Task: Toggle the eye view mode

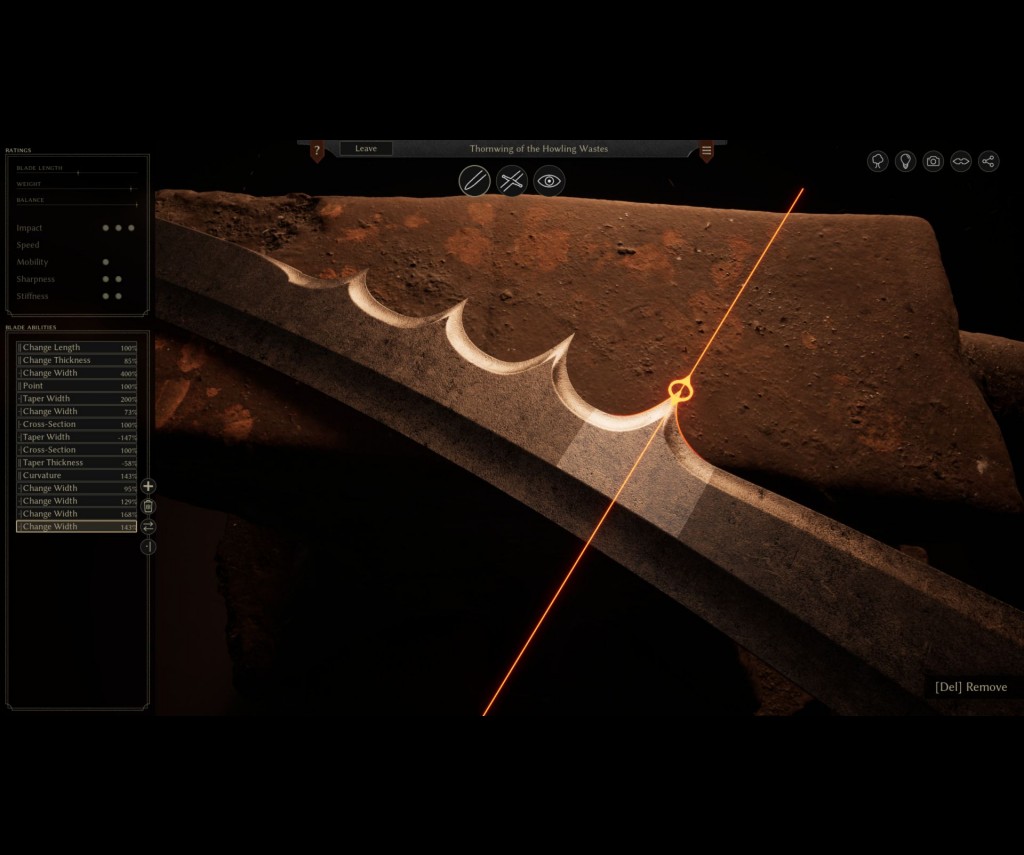Action: pos(549,181)
